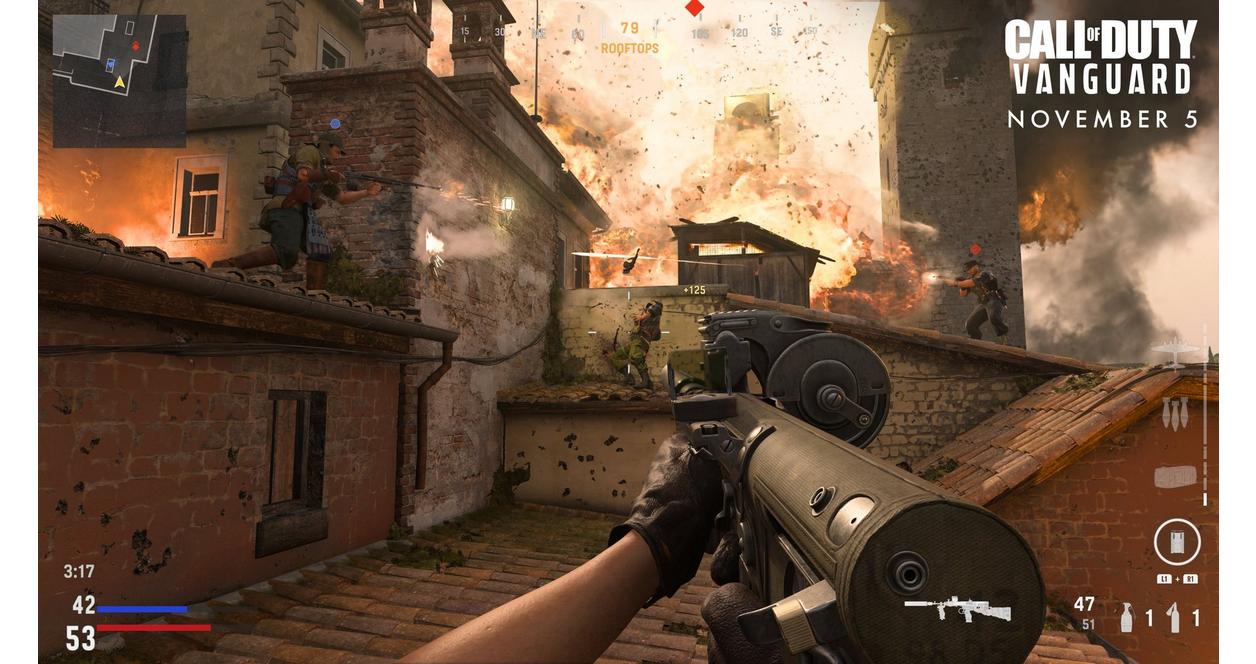1256x664 pixels.
Task: Click the yellow player arrow on minimap
Action: (x=120, y=82)
